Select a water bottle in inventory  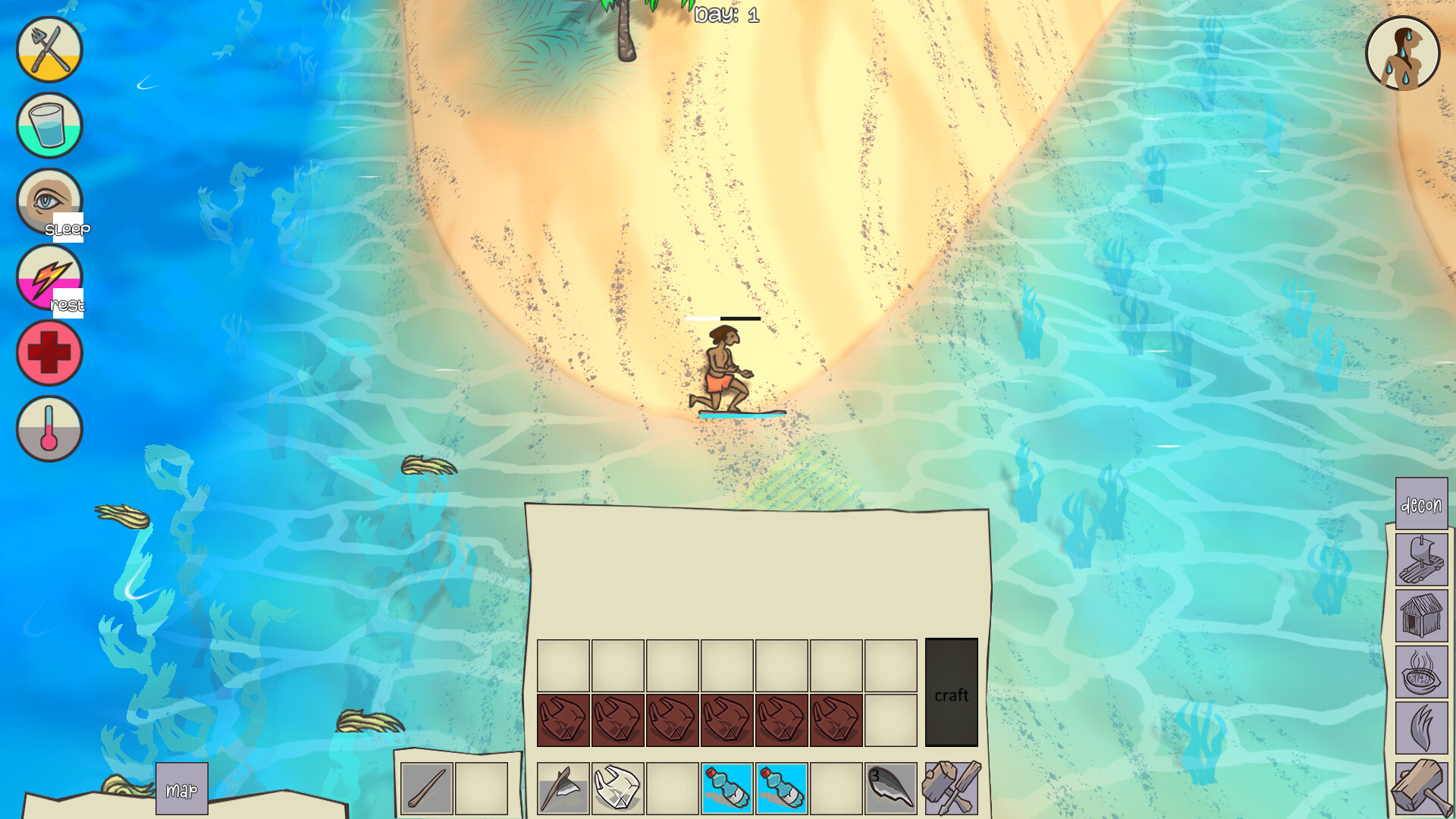726,786
